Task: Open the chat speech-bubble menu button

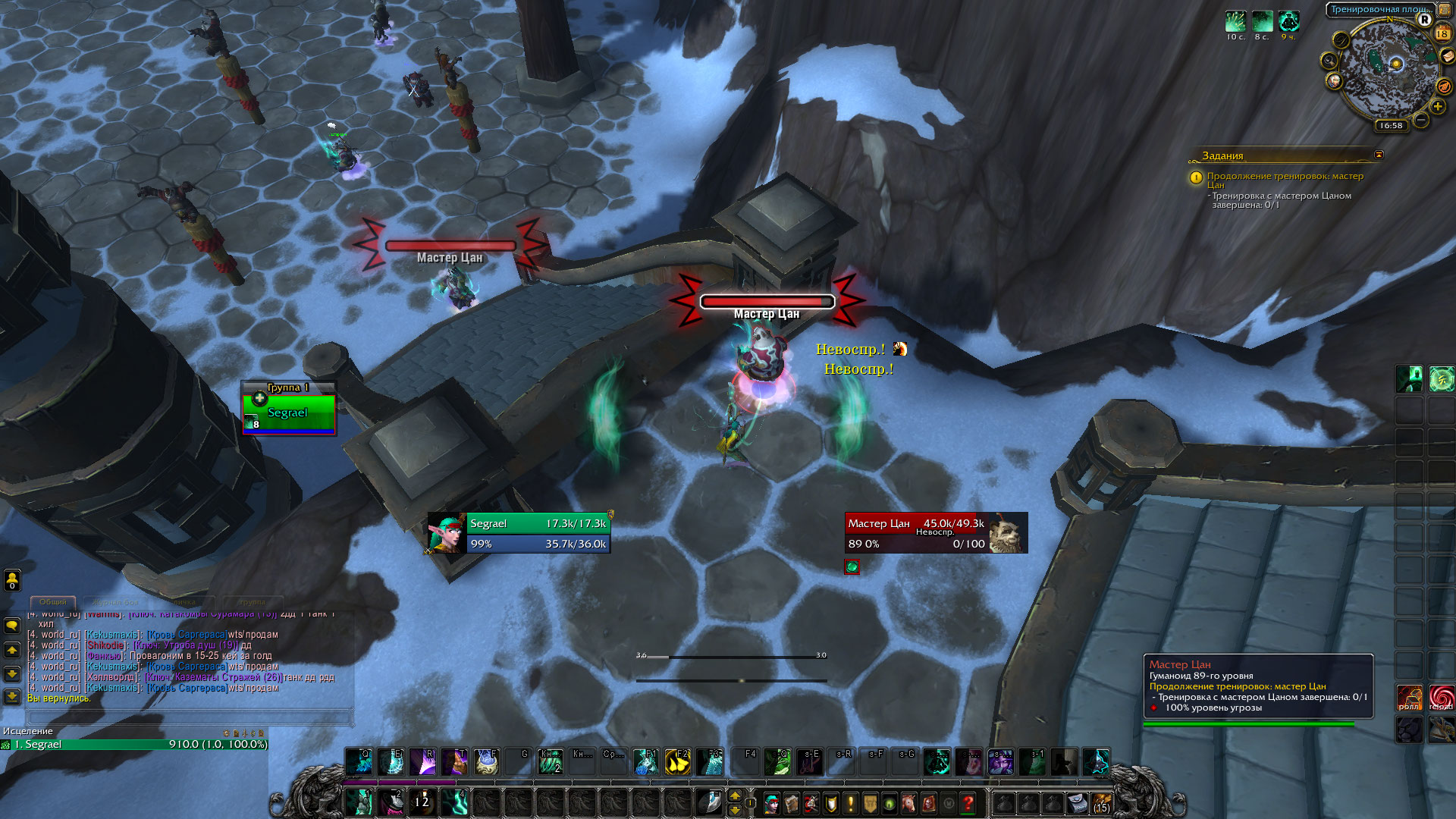Action: click(x=12, y=626)
